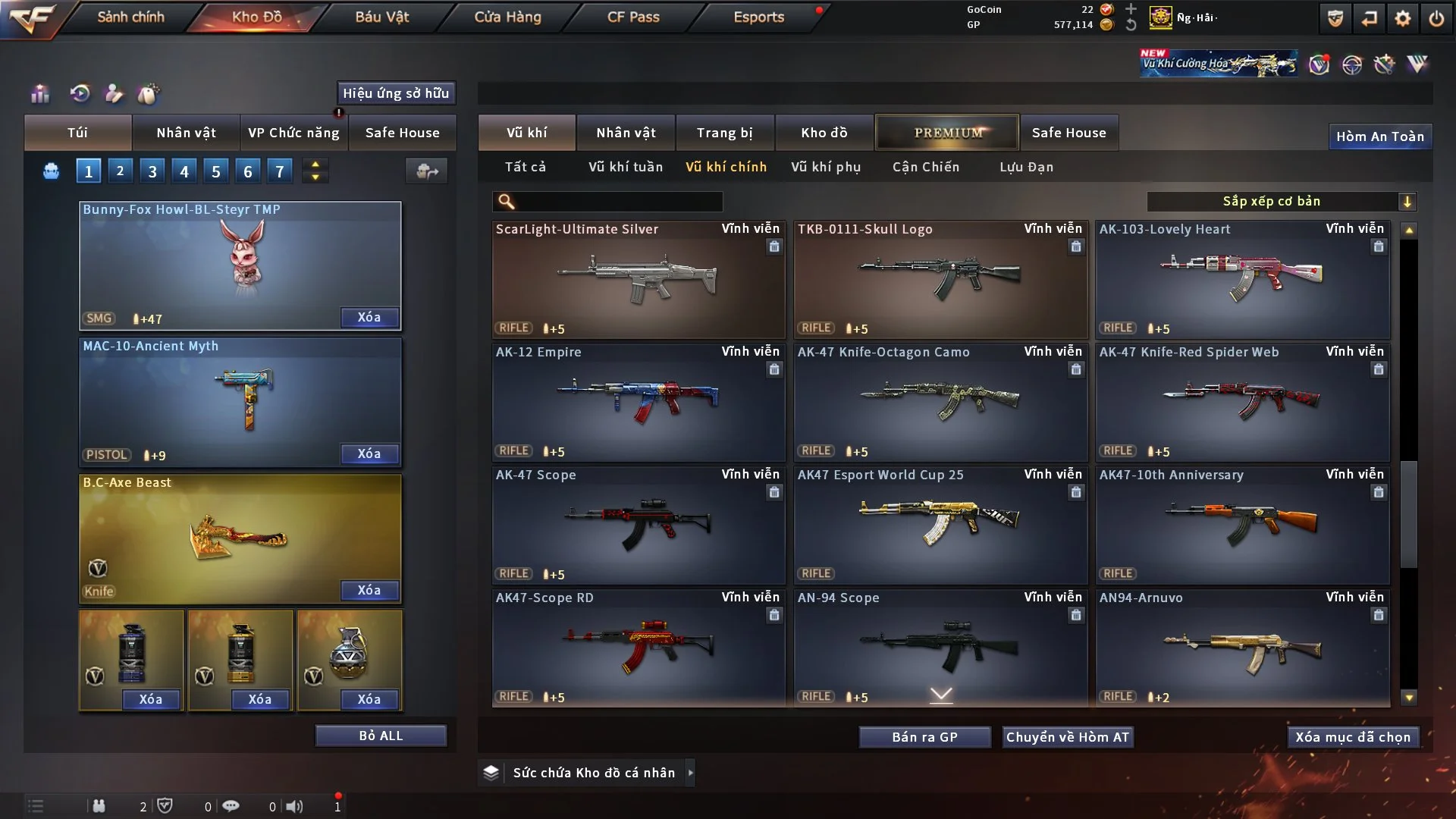Screen dimensions: 1456x819
Task: Open the Sảnh chính lobby menu
Action: (x=130, y=17)
